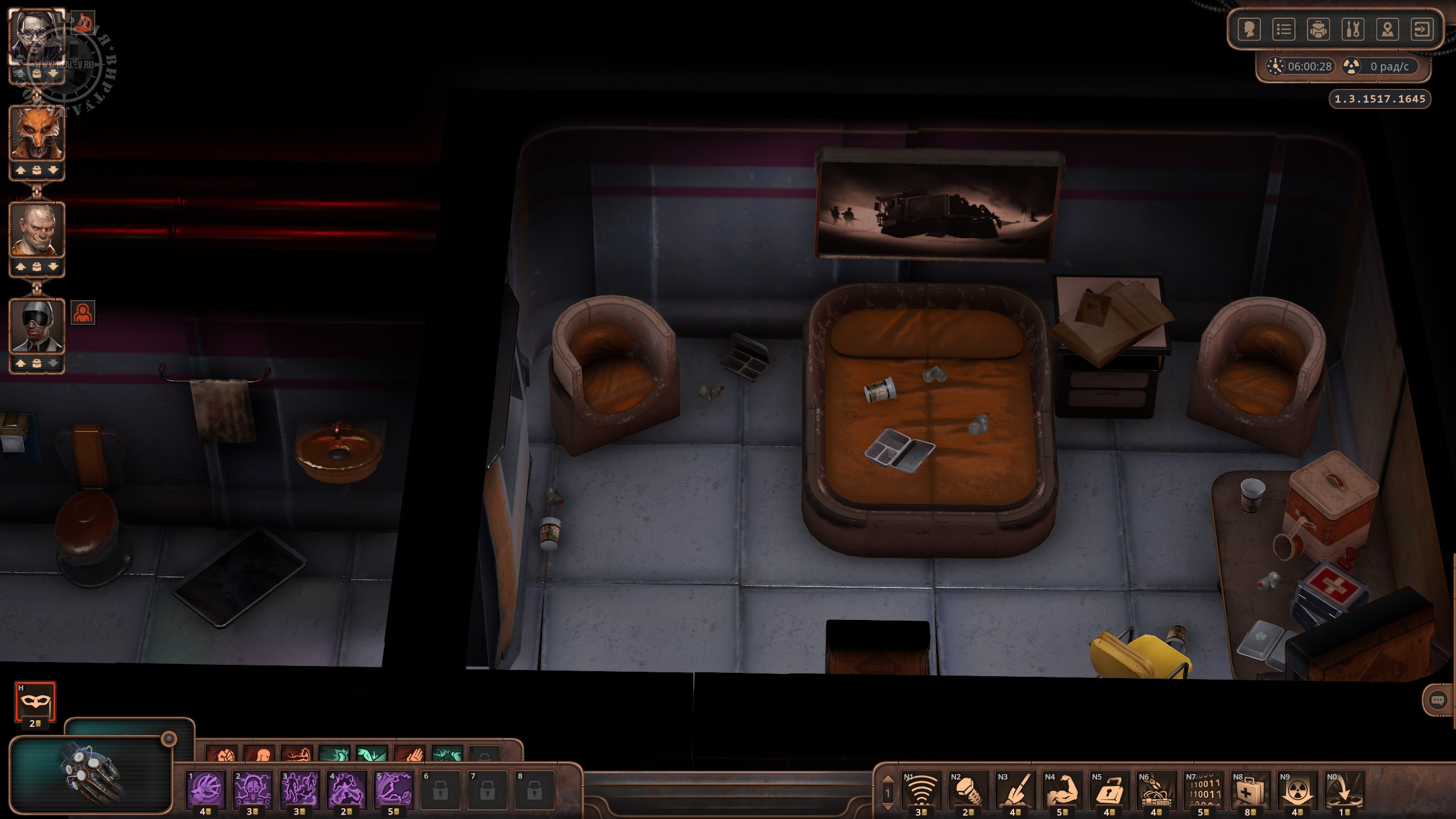Screen dimensions: 1456x819
Task: Use the purple two-figures ability in slot 3
Action: [x=300, y=789]
